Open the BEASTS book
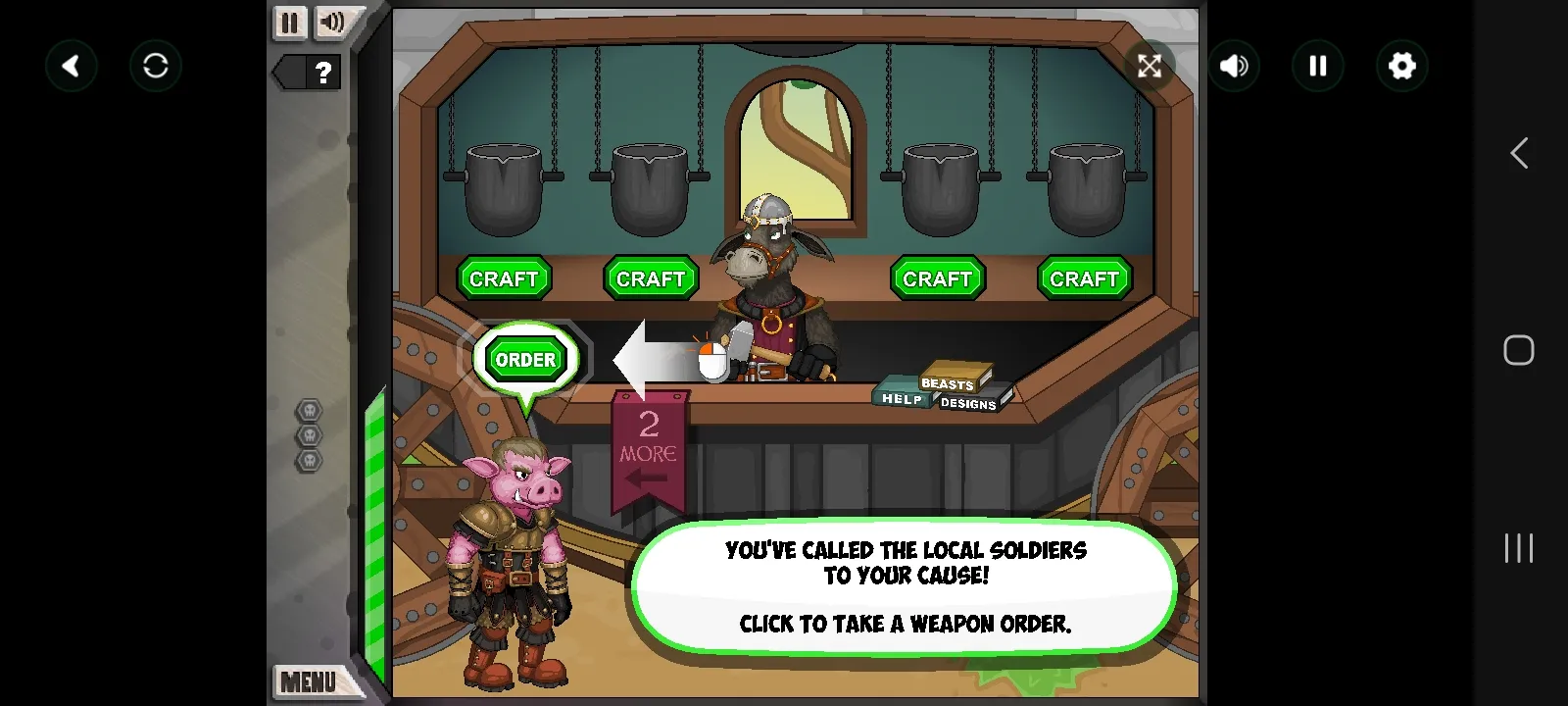The height and width of the screenshot is (706, 1568). tap(950, 381)
